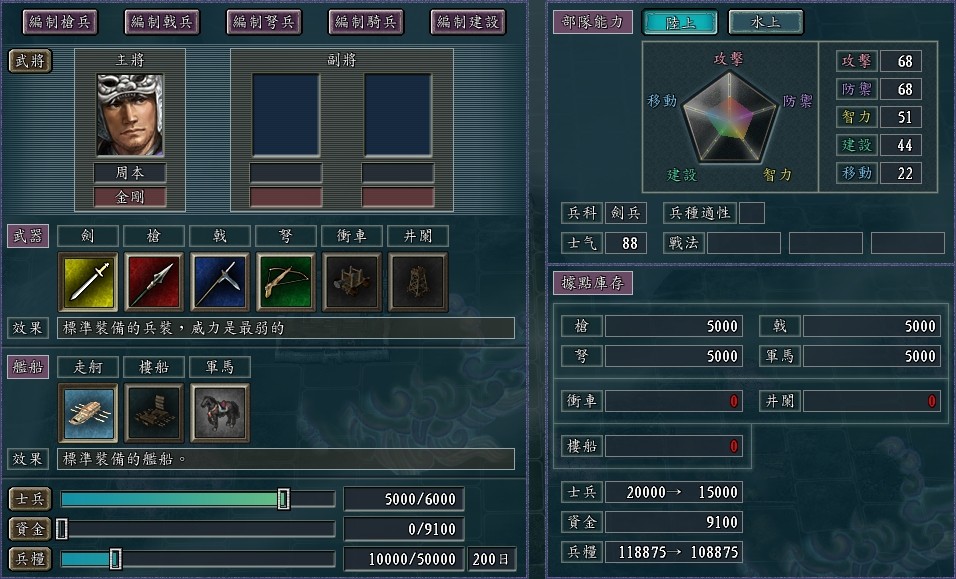
Task: Choose the blue halberd weapon icon
Action: pos(220,282)
